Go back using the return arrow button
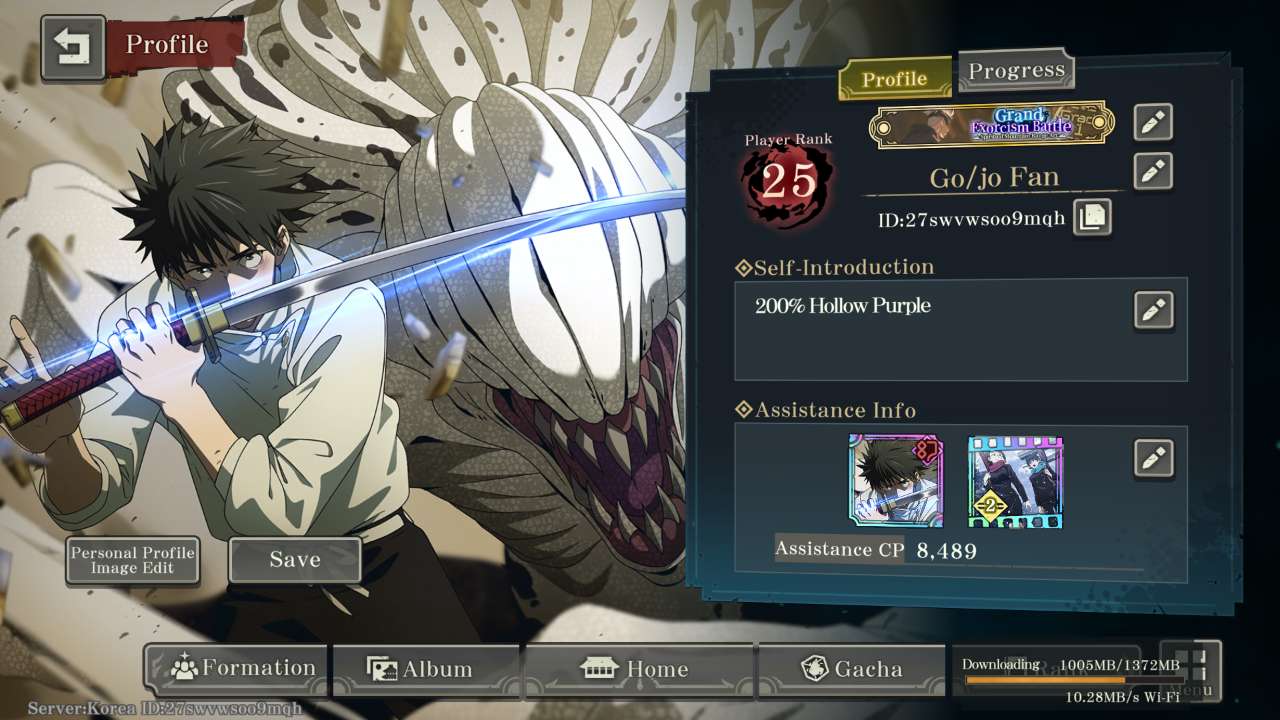This screenshot has width=1280, height=720. click(73, 47)
